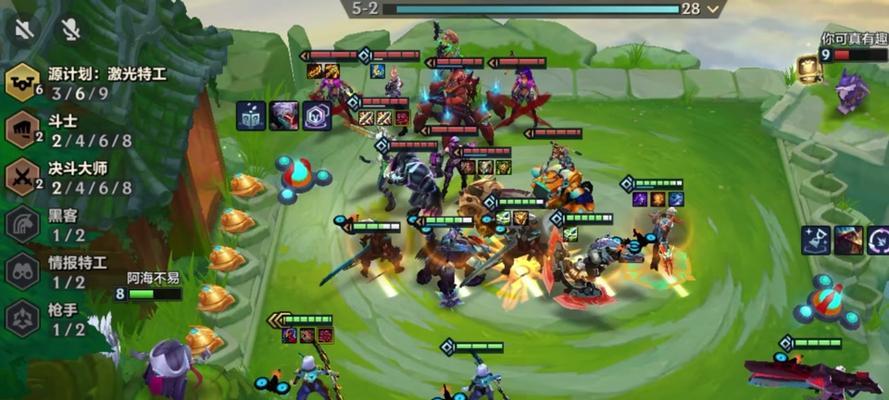Check the purple hexagon augment icon

coord(317,116)
